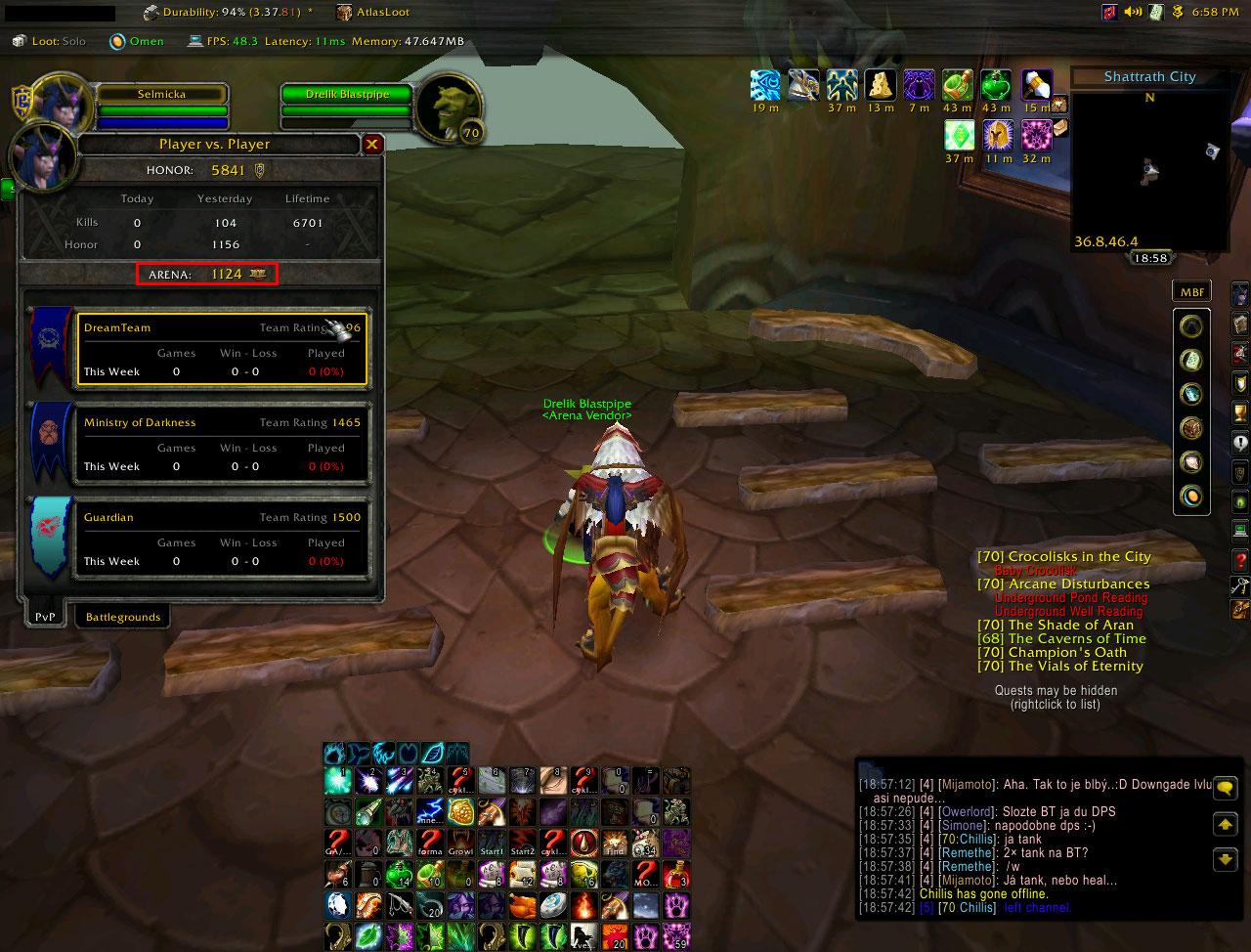Click the Loot: Solo panel entry
This screenshot has height=952, width=1251.
click(49, 41)
